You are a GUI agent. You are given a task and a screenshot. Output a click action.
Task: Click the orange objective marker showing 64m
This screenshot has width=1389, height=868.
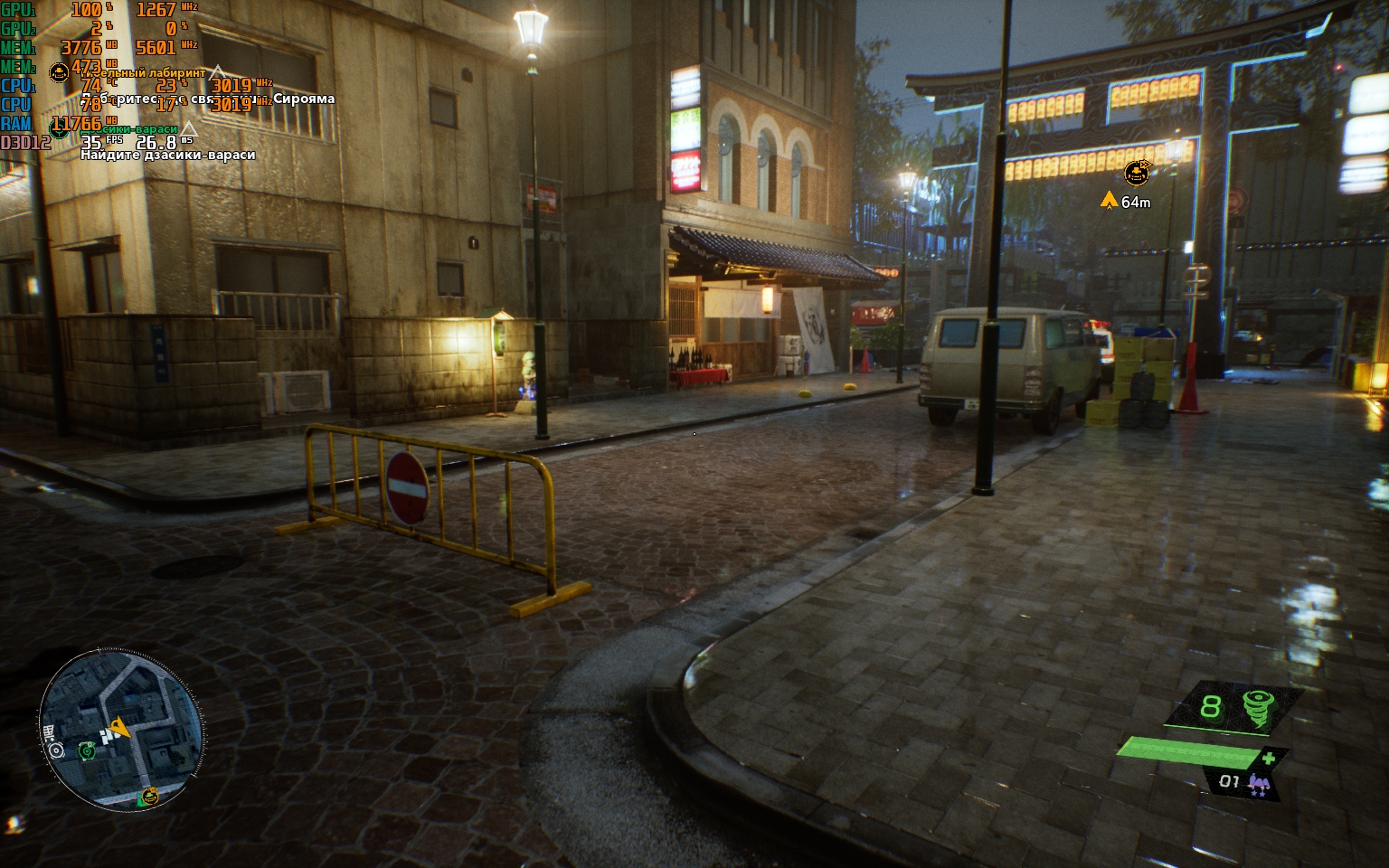pyautogui.click(x=1137, y=173)
